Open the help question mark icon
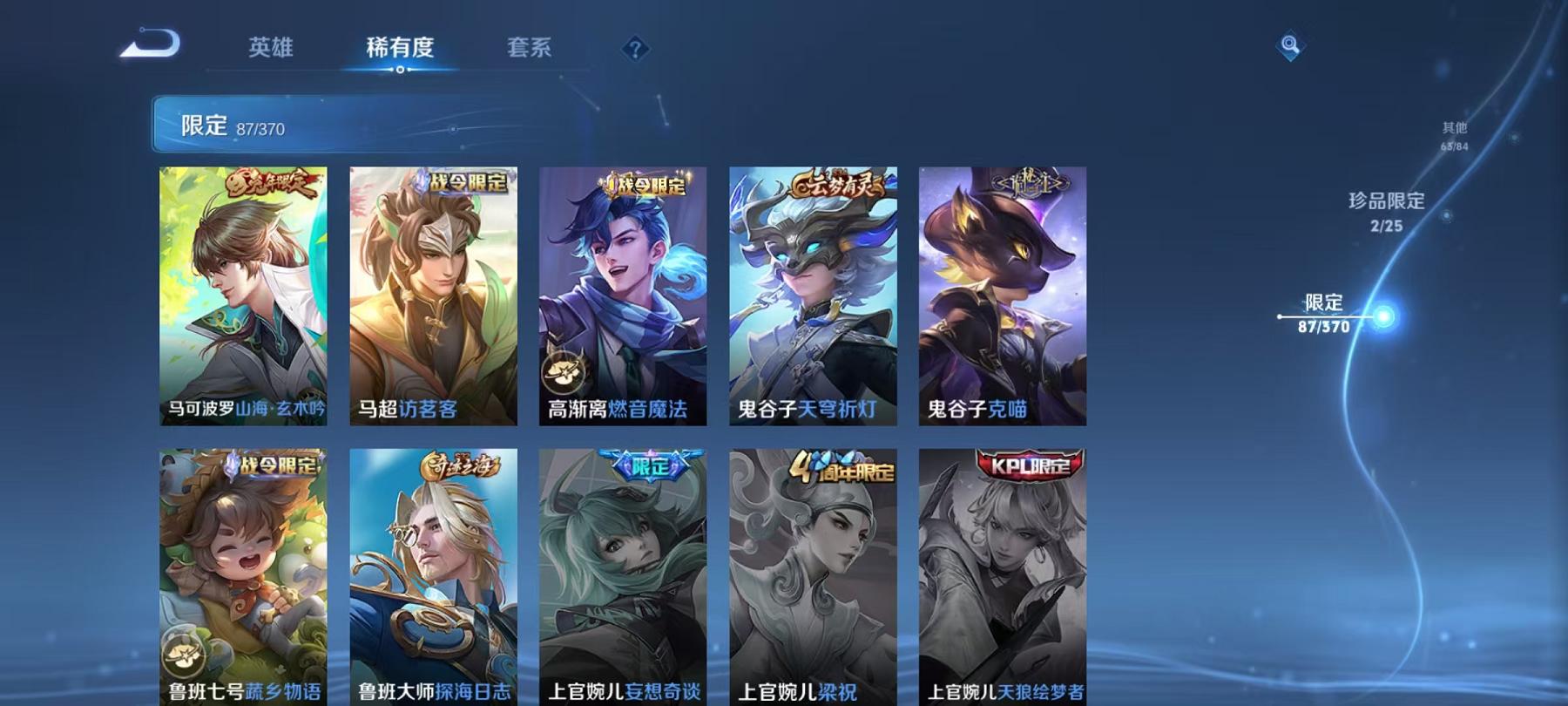 point(636,48)
